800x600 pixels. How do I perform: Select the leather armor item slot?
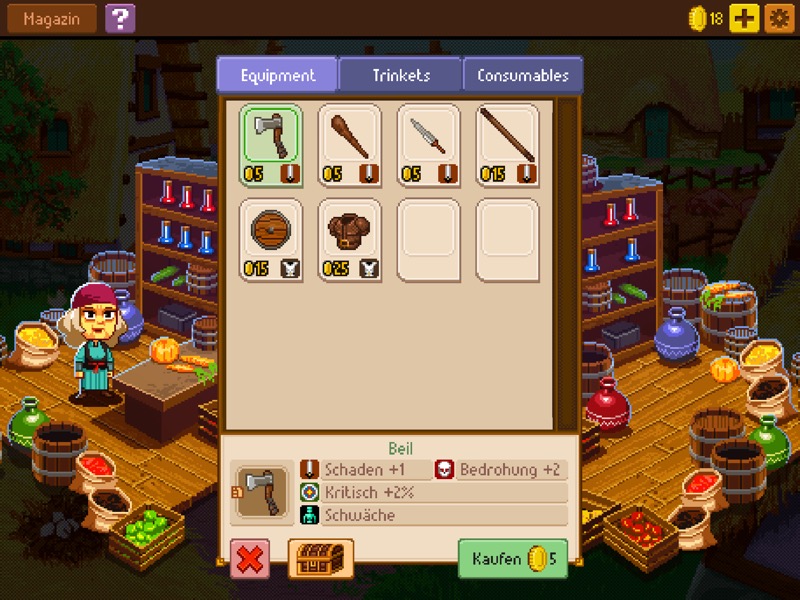pos(349,239)
